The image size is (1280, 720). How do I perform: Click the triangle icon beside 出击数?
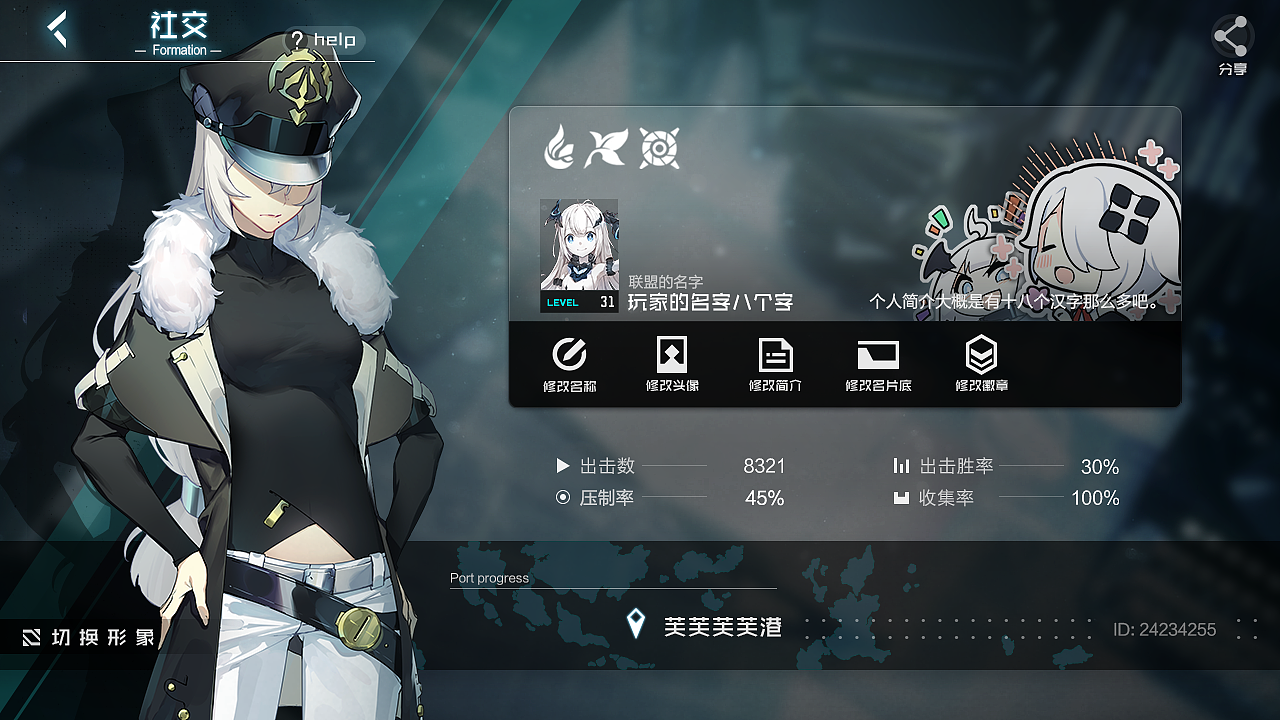click(565, 466)
